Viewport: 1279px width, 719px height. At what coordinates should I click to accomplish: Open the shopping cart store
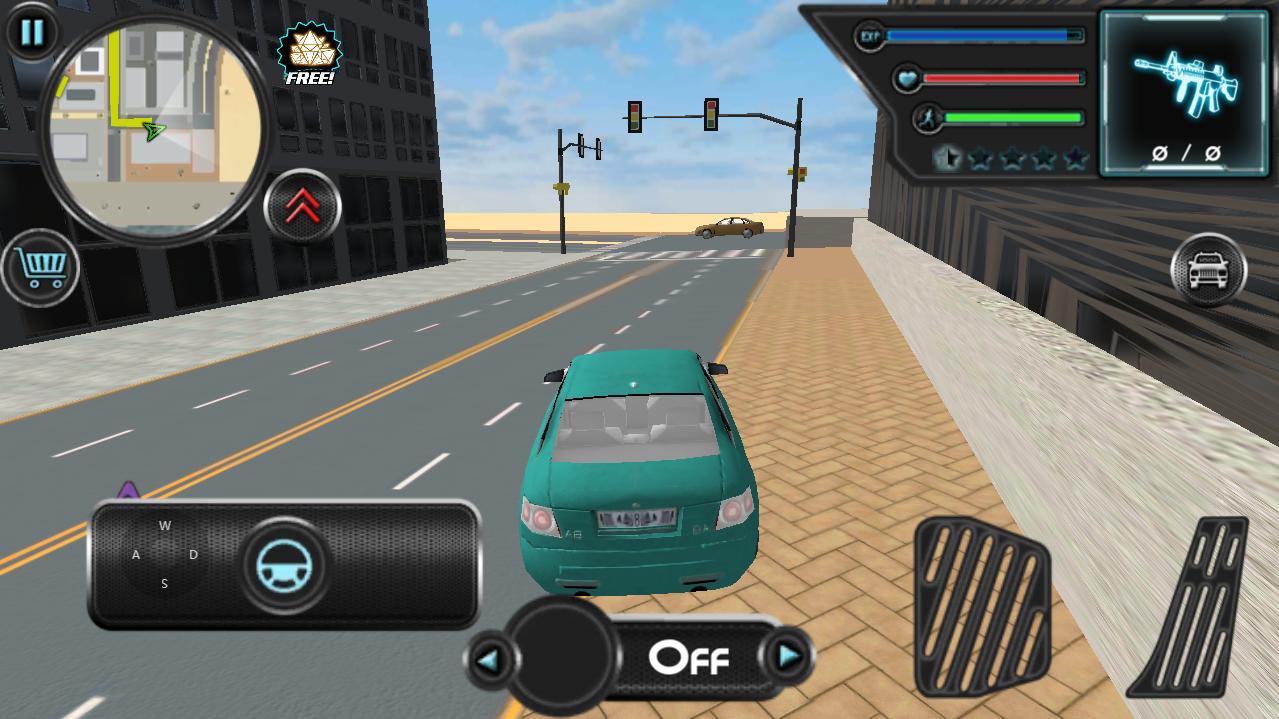[41, 267]
